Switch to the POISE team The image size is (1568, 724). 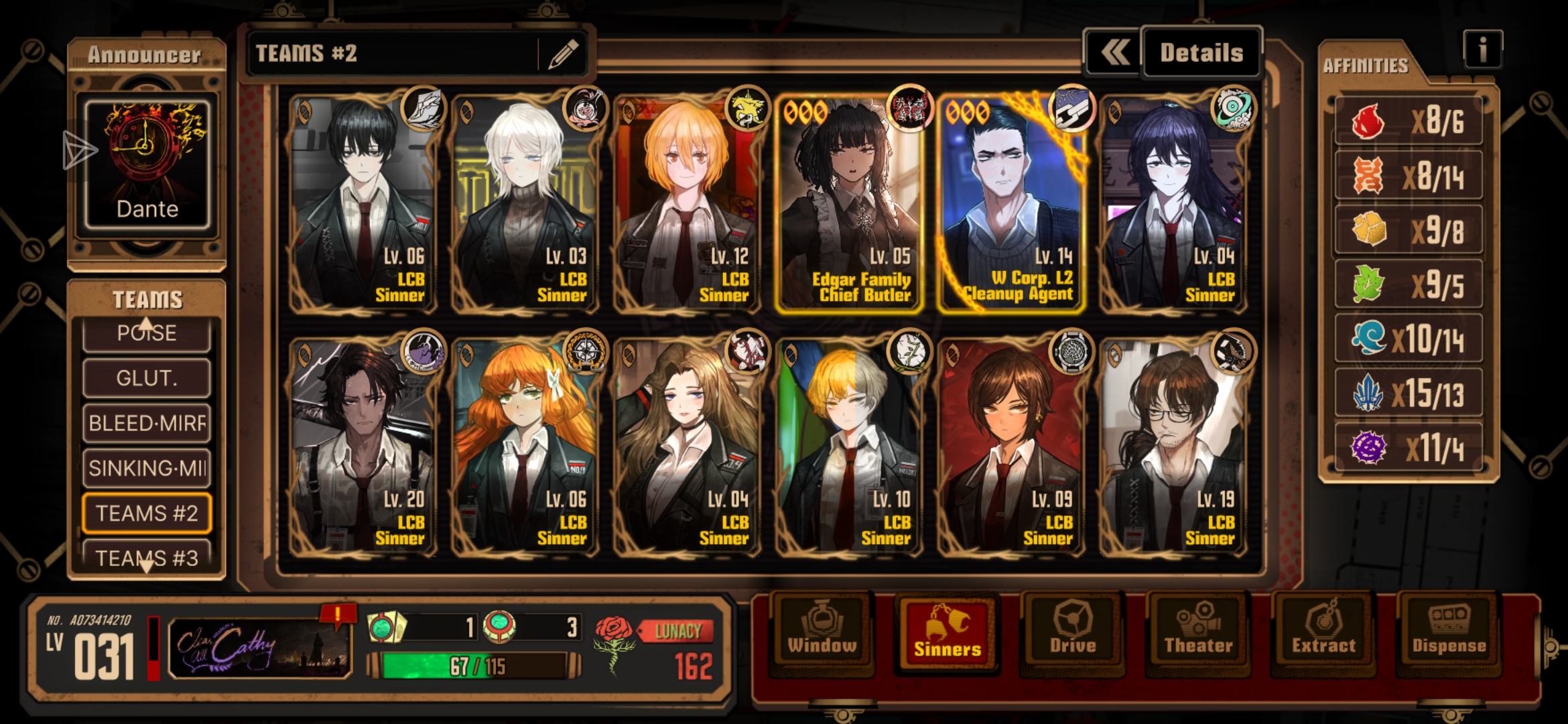pos(147,335)
